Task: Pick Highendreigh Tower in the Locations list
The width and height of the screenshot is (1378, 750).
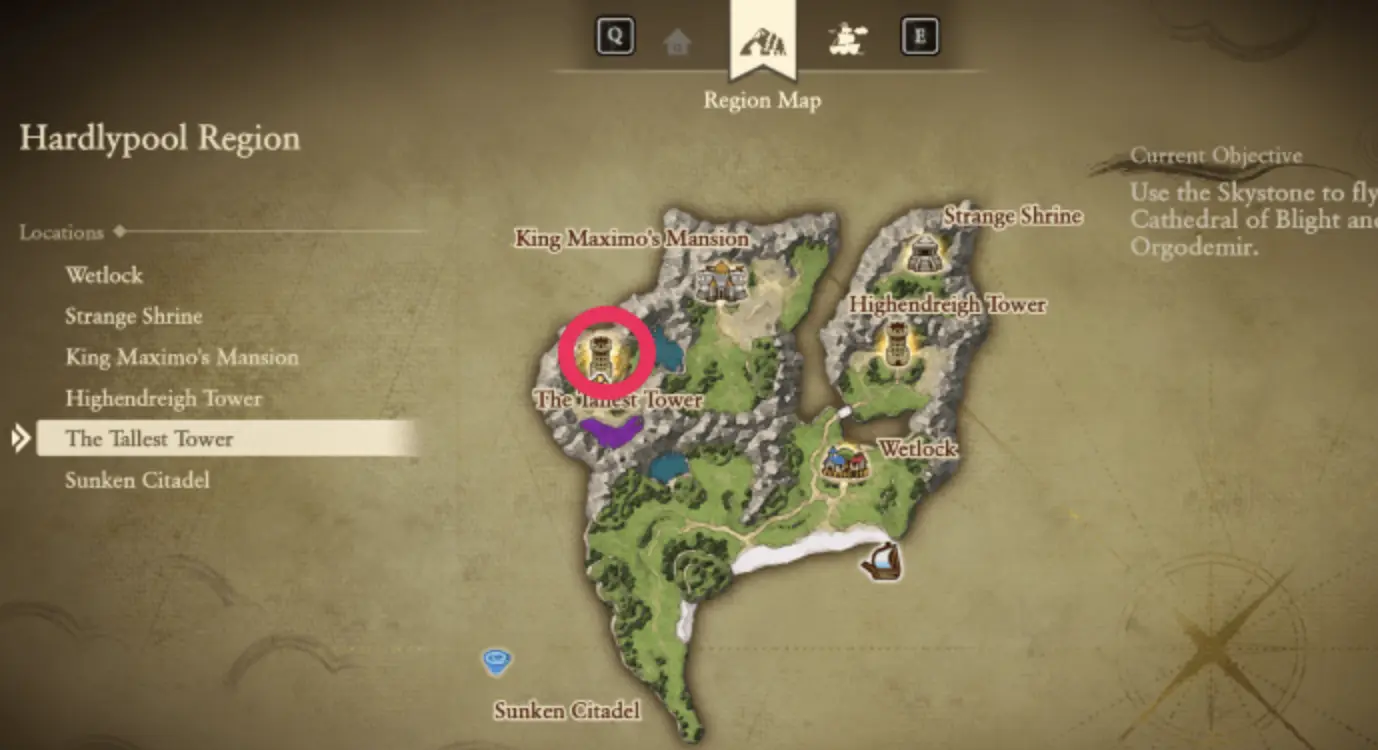Action: click(x=163, y=398)
